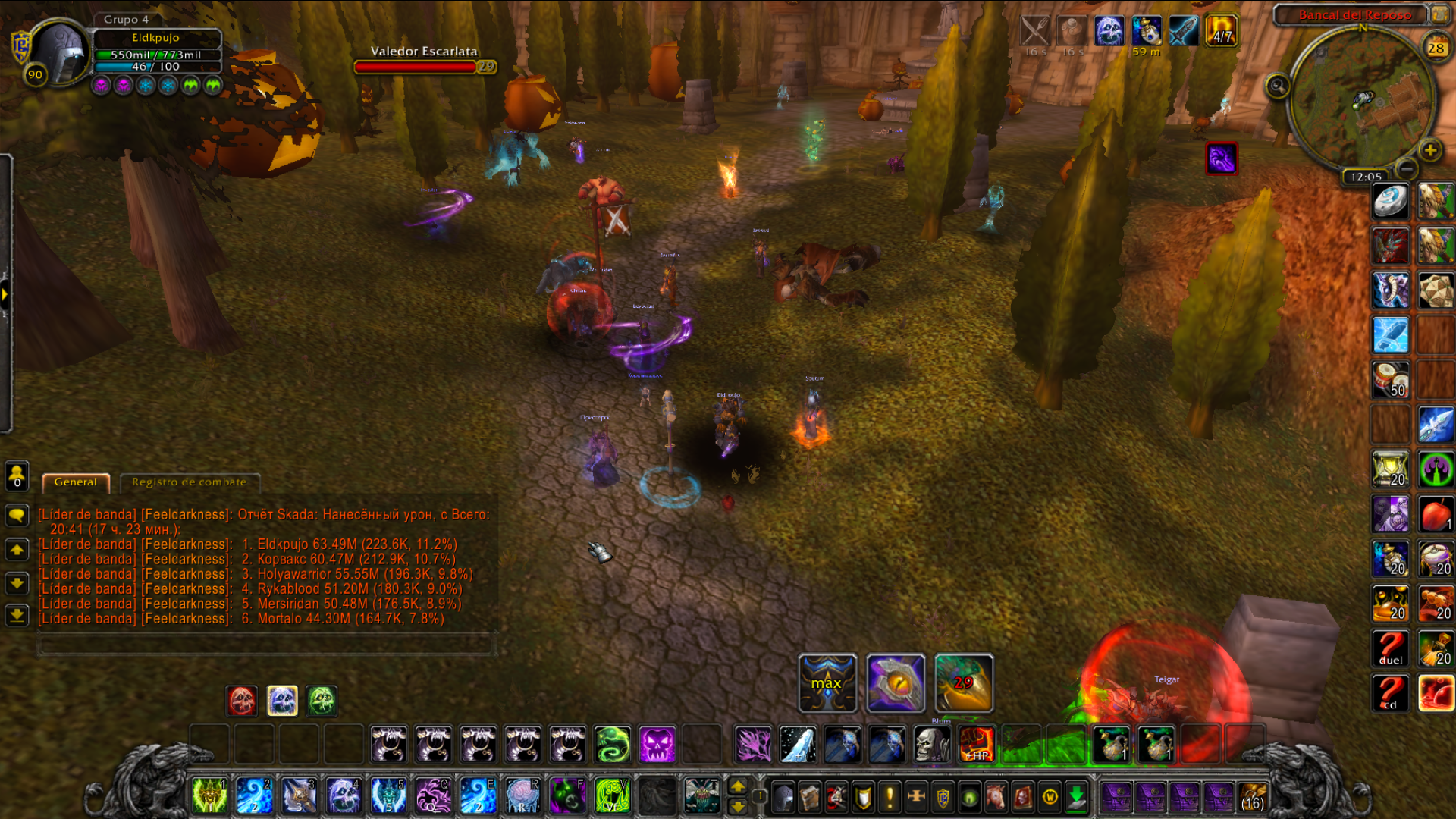Activate the pink brain ability on R
1456x819 pixels.
[x=522, y=796]
